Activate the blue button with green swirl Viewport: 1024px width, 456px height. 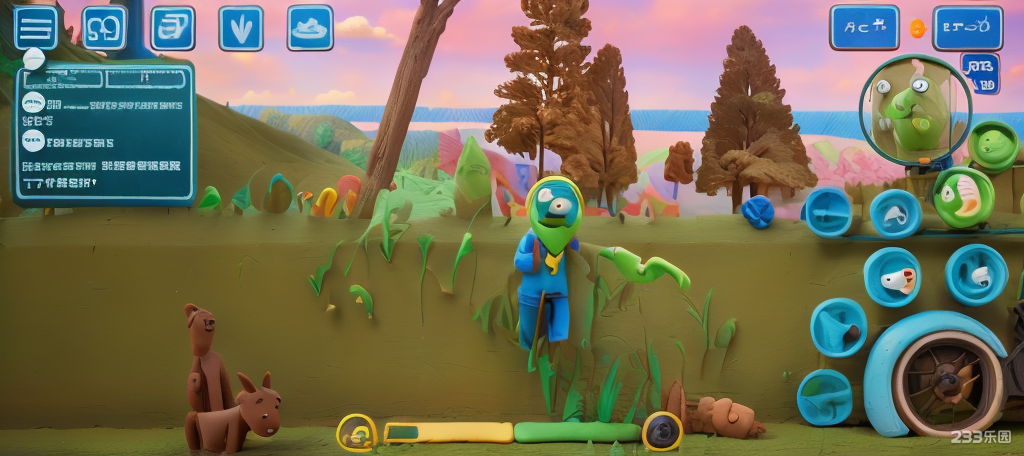pyautogui.click(x=825, y=396)
